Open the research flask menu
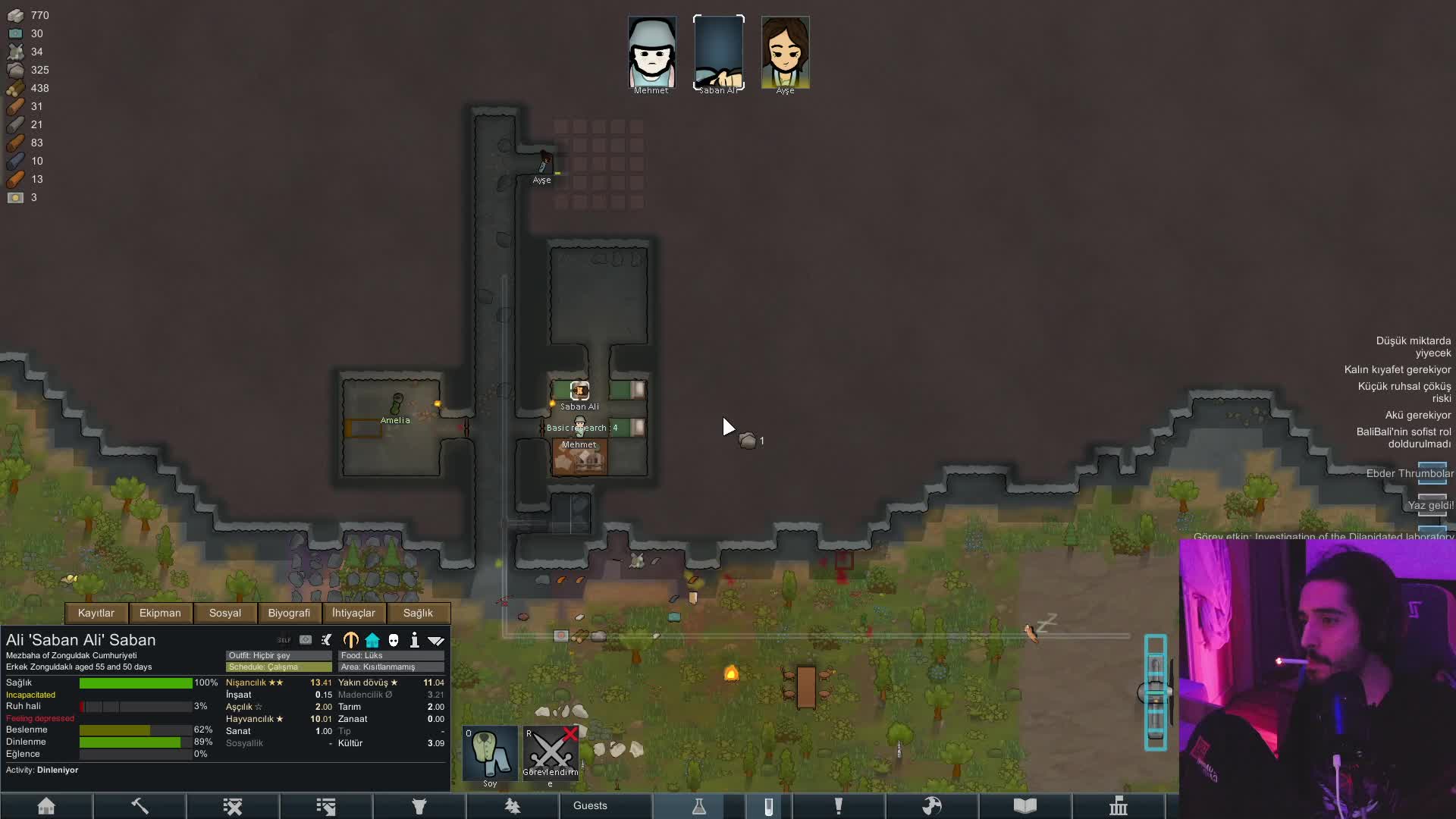The height and width of the screenshot is (819, 1456). click(699, 806)
